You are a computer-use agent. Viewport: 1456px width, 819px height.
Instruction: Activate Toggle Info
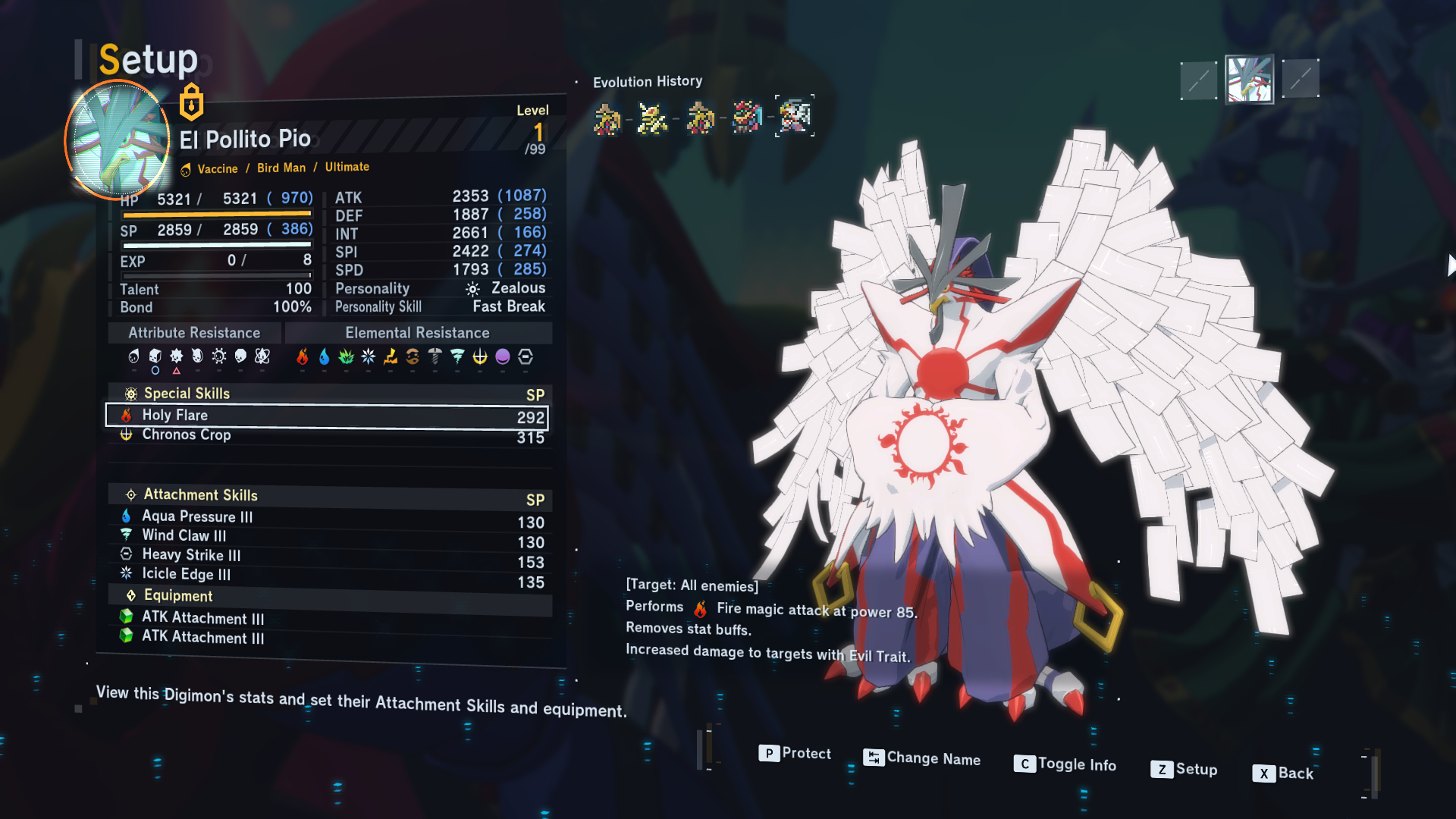(1065, 764)
